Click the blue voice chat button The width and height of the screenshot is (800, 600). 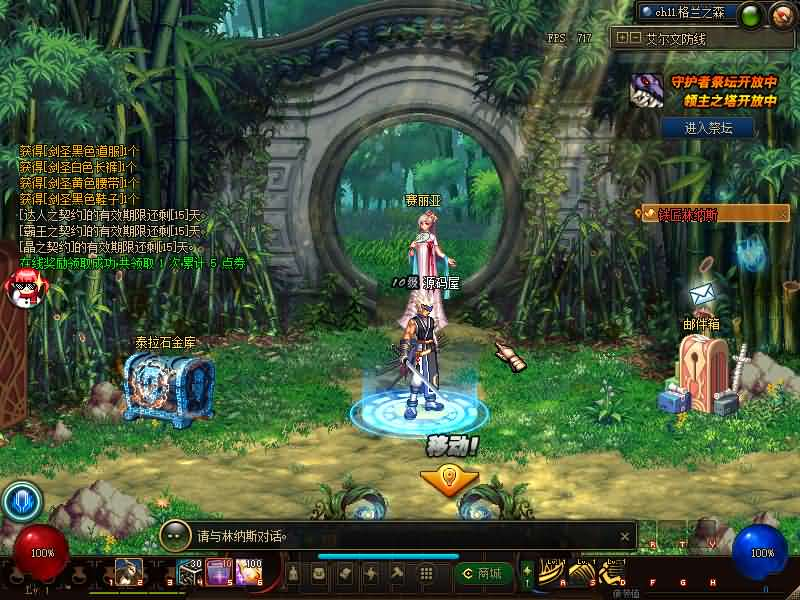pyautogui.click(x=20, y=502)
